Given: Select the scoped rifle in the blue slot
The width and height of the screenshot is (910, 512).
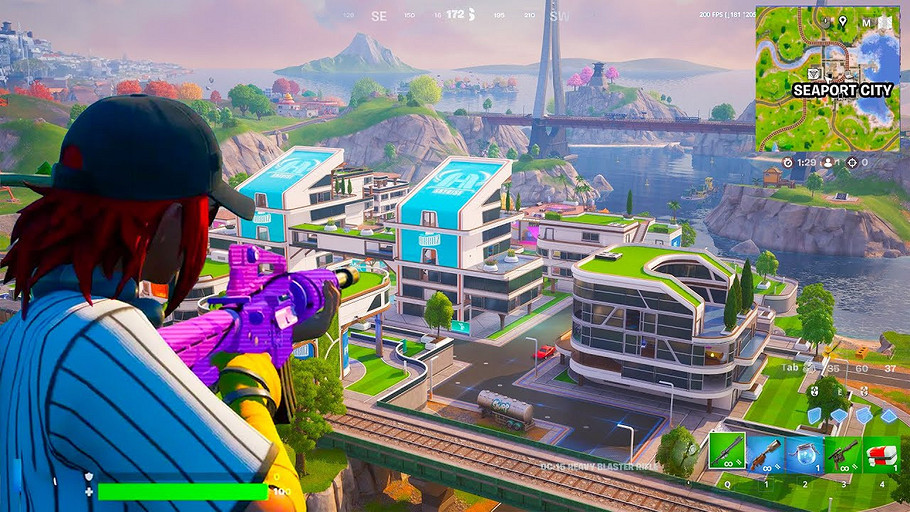Looking at the screenshot, I should point(765,452).
